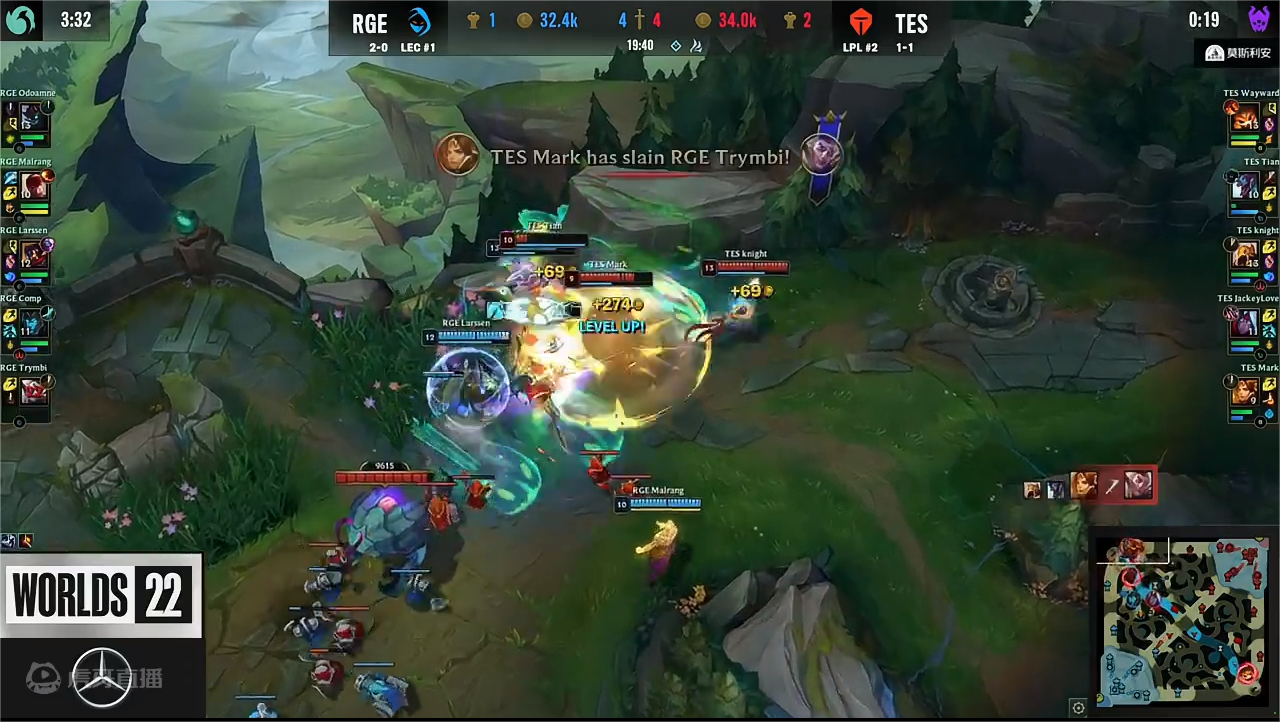This screenshot has width=1280, height=722.
Task: Select RGE Larssen's champion portrait
Action: (34, 255)
